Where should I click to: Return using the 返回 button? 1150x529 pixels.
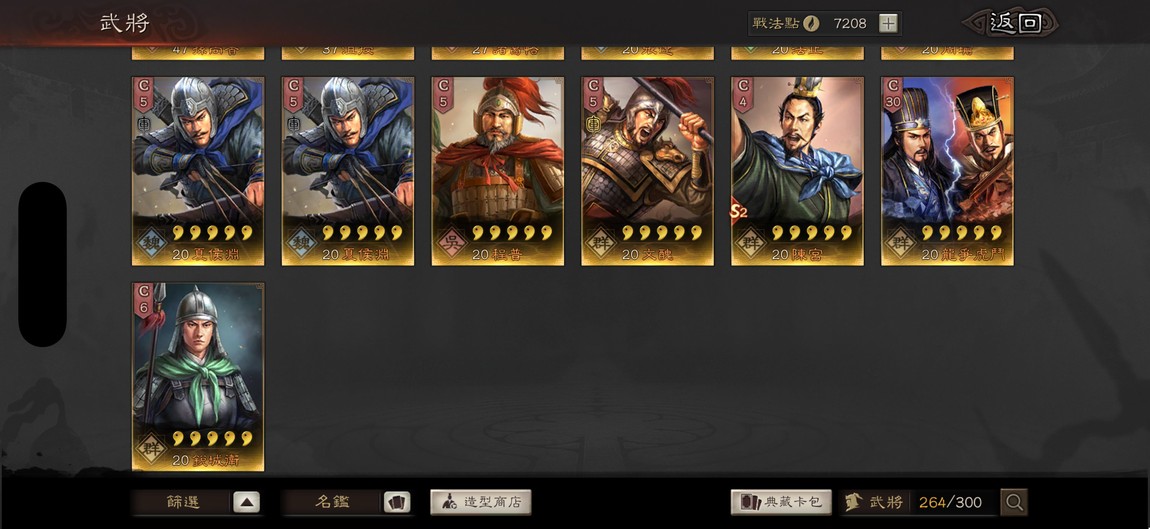(1014, 23)
